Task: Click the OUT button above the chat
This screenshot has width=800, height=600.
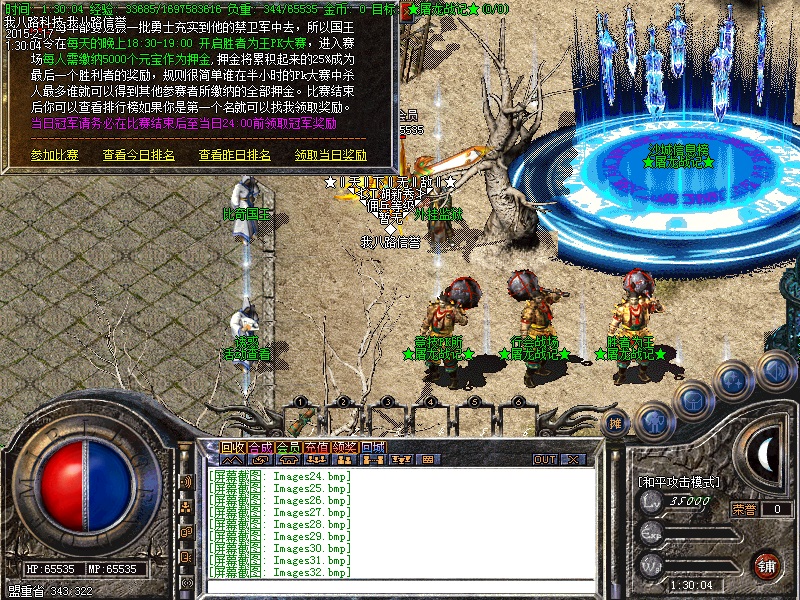Action: click(544, 460)
